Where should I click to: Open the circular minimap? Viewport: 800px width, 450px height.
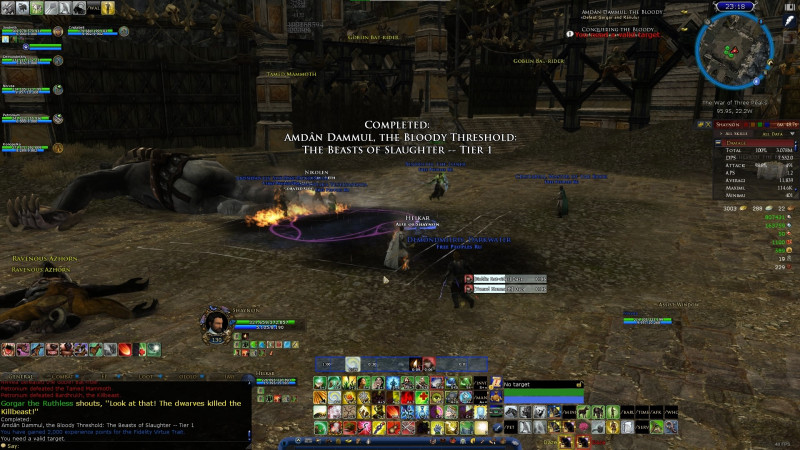click(733, 52)
